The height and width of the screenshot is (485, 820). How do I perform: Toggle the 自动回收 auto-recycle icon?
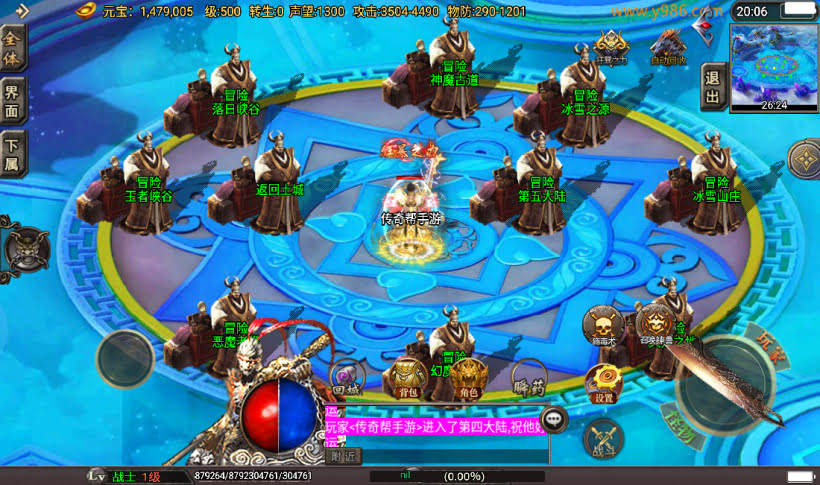tap(668, 47)
